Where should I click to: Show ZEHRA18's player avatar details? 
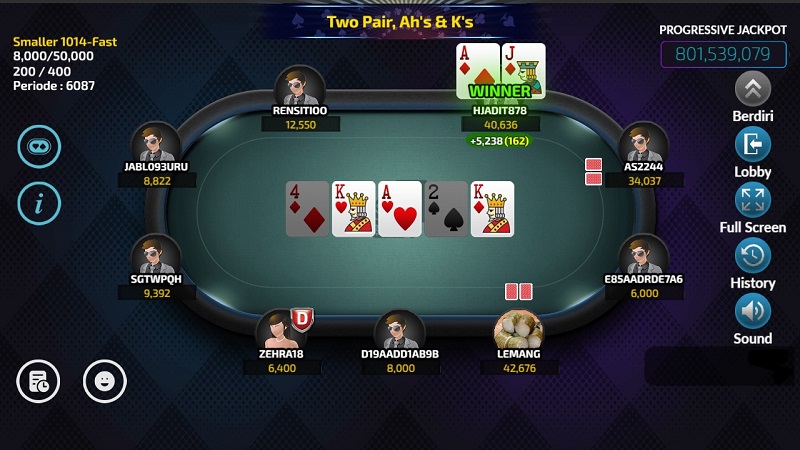(x=281, y=329)
